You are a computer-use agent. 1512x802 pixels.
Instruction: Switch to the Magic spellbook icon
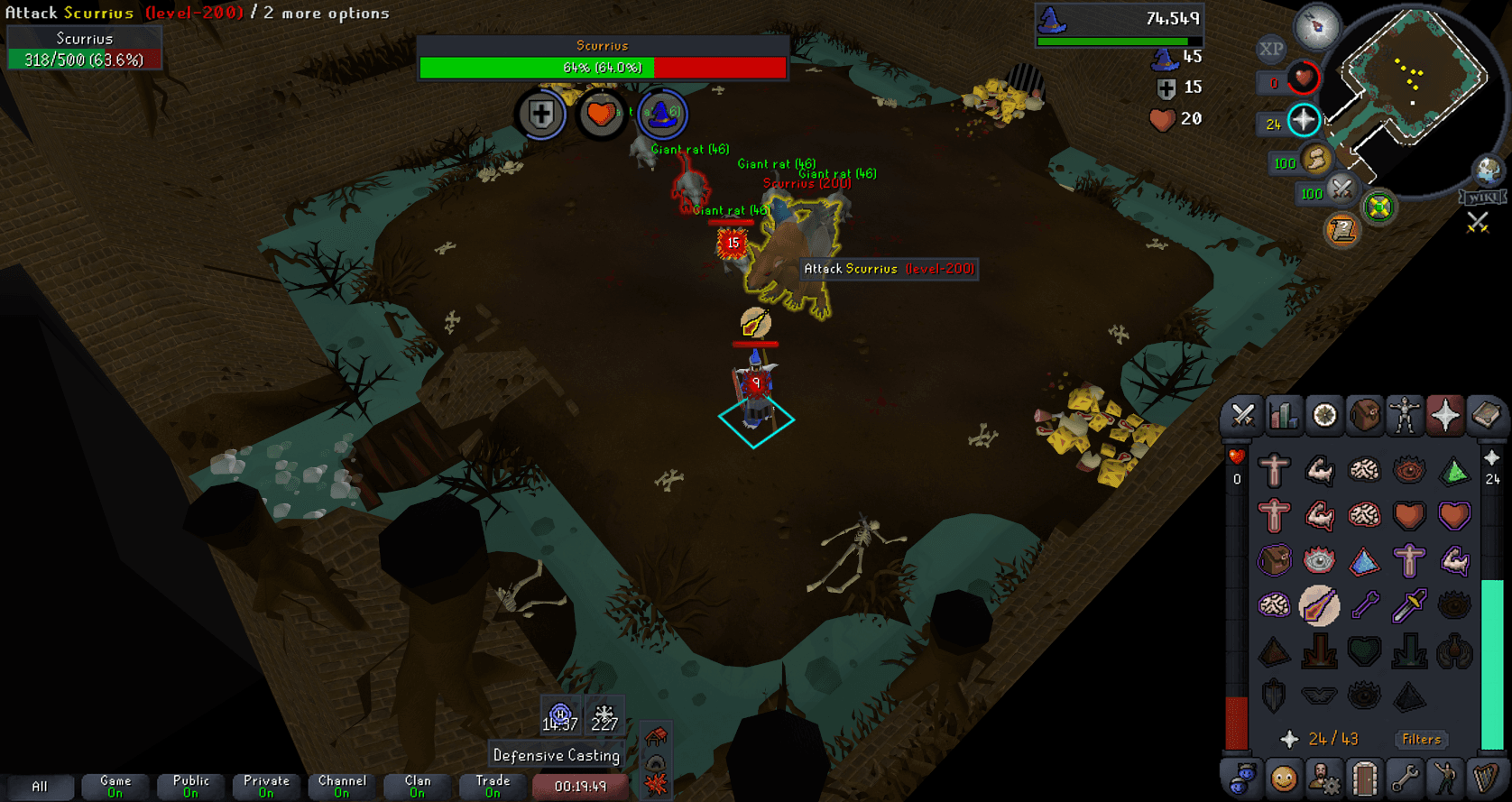click(x=1485, y=416)
